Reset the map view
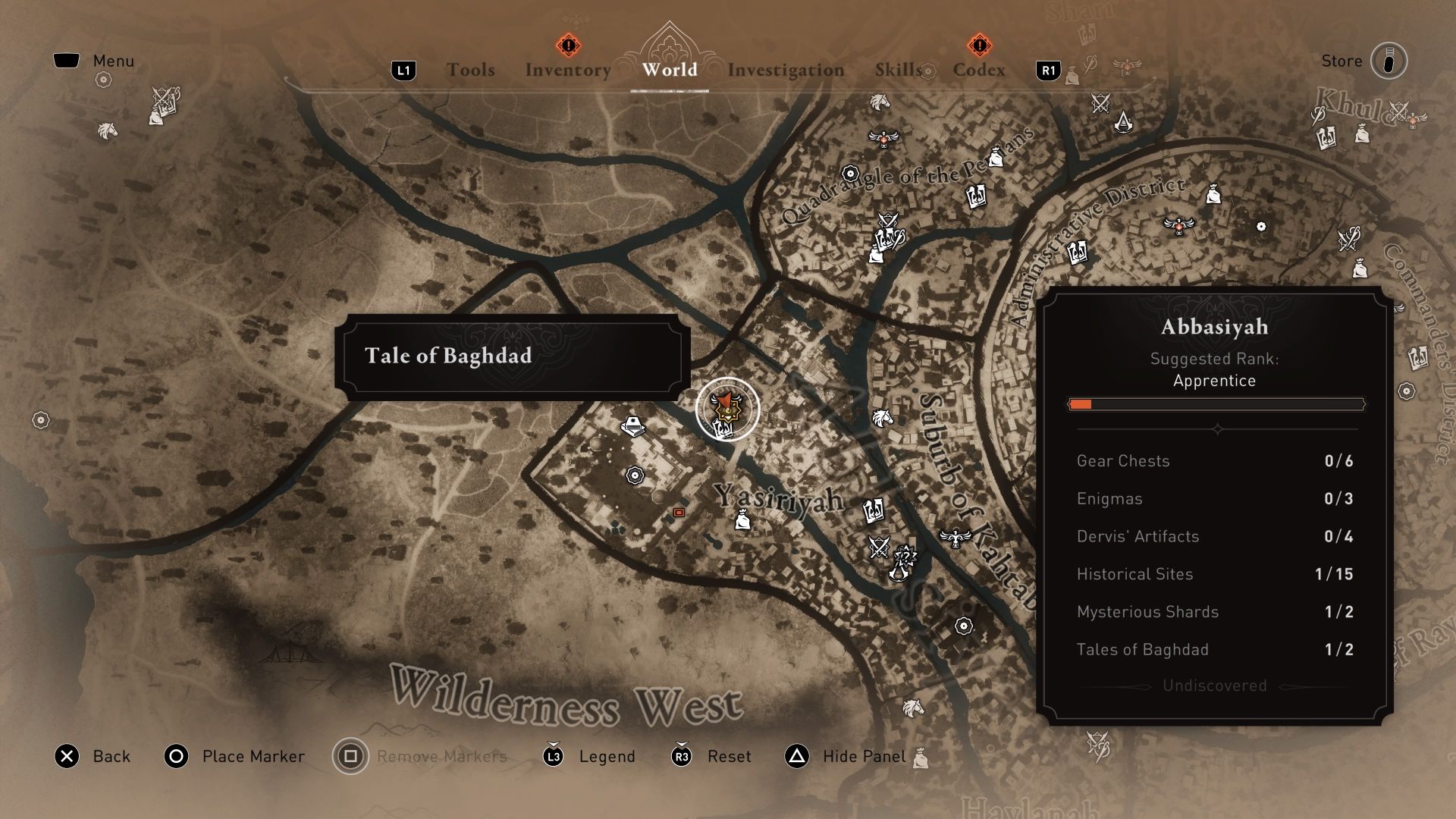The width and height of the screenshot is (1456, 819). (729, 756)
